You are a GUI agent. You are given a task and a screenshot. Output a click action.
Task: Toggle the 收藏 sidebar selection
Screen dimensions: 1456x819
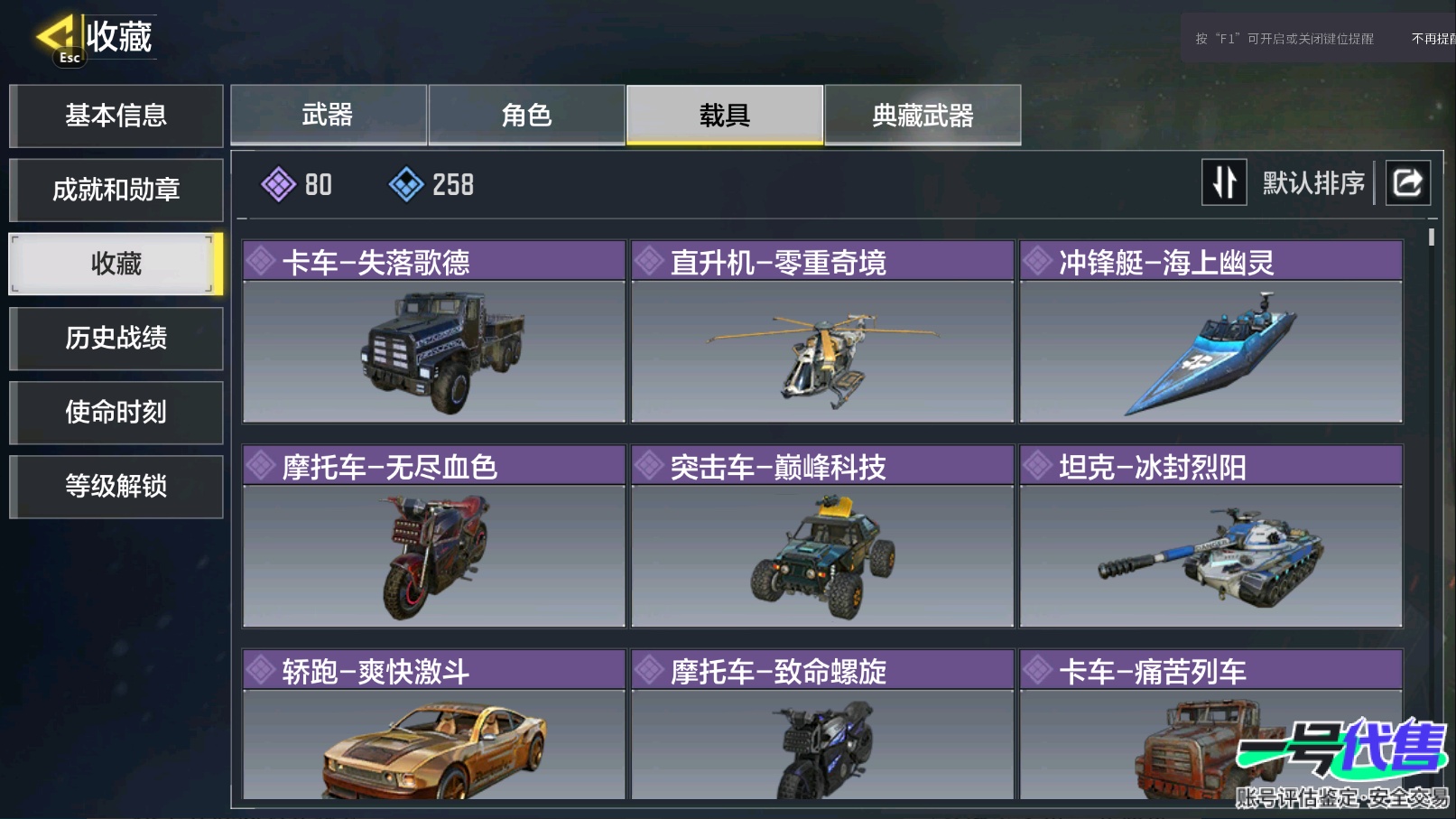116,264
